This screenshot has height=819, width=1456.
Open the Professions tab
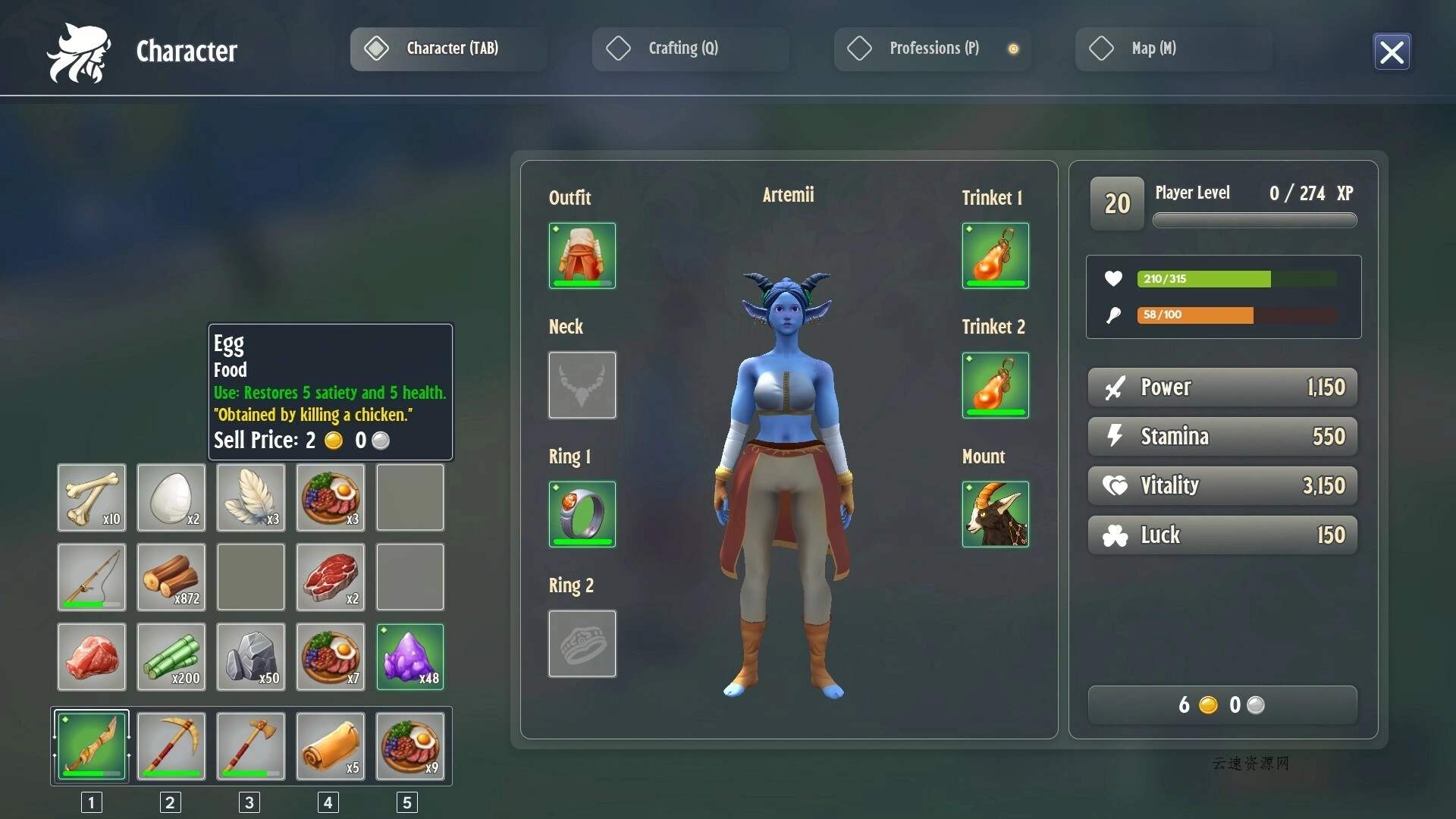tap(932, 49)
